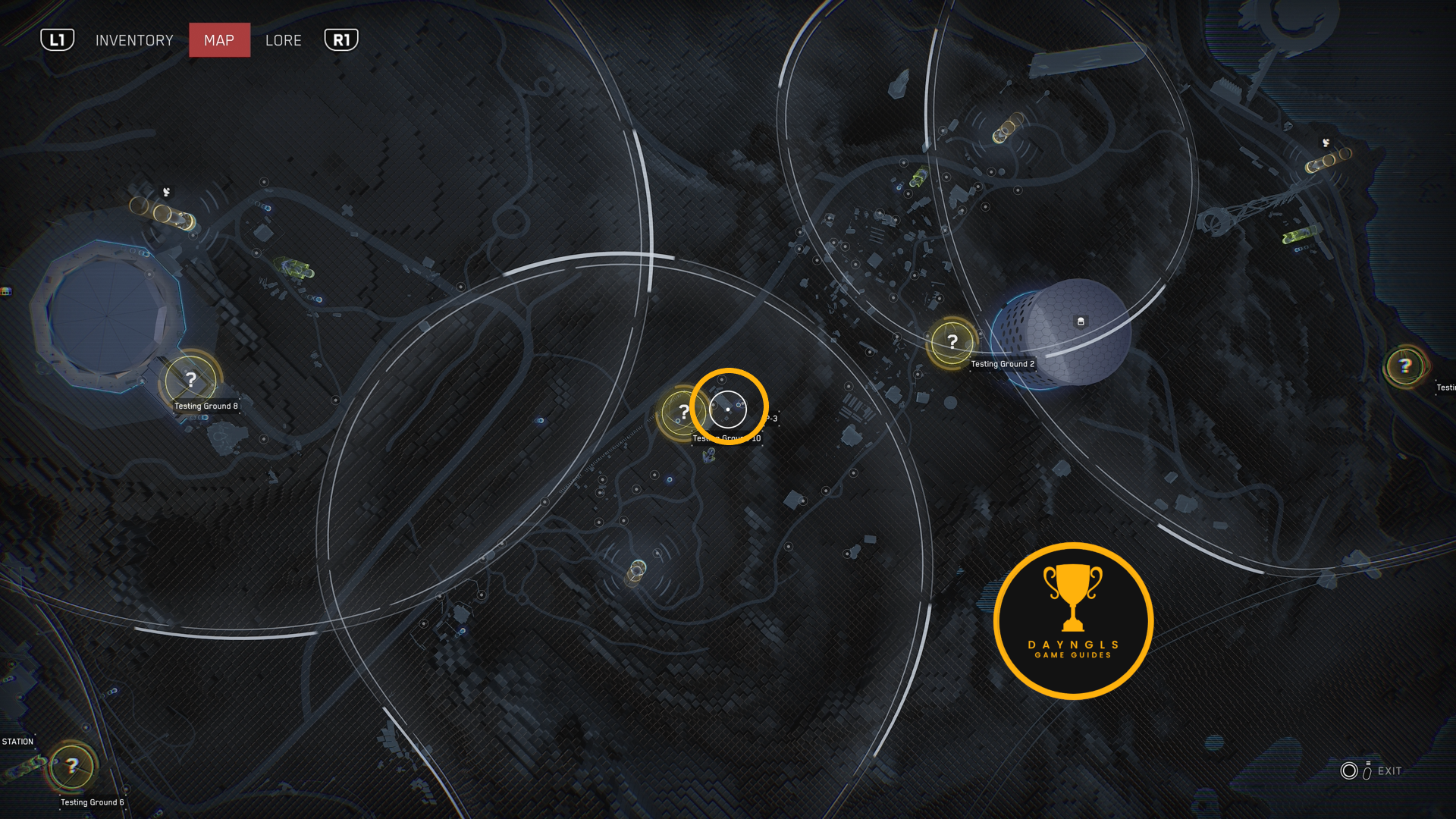1456x819 pixels.
Task: Open the Lore tab
Action: click(284, 40)
